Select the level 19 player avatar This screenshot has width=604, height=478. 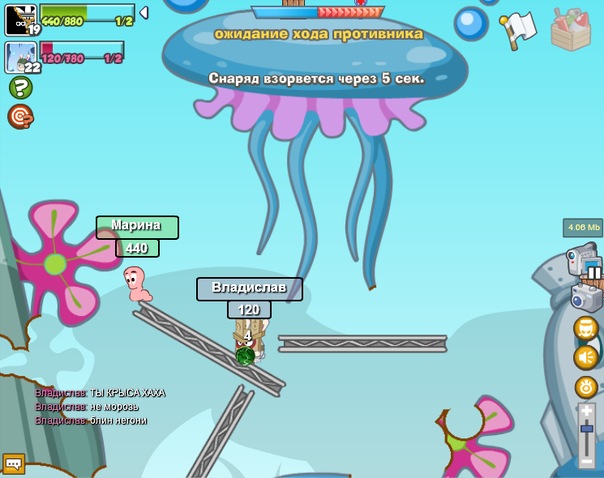tap(21, 18)
